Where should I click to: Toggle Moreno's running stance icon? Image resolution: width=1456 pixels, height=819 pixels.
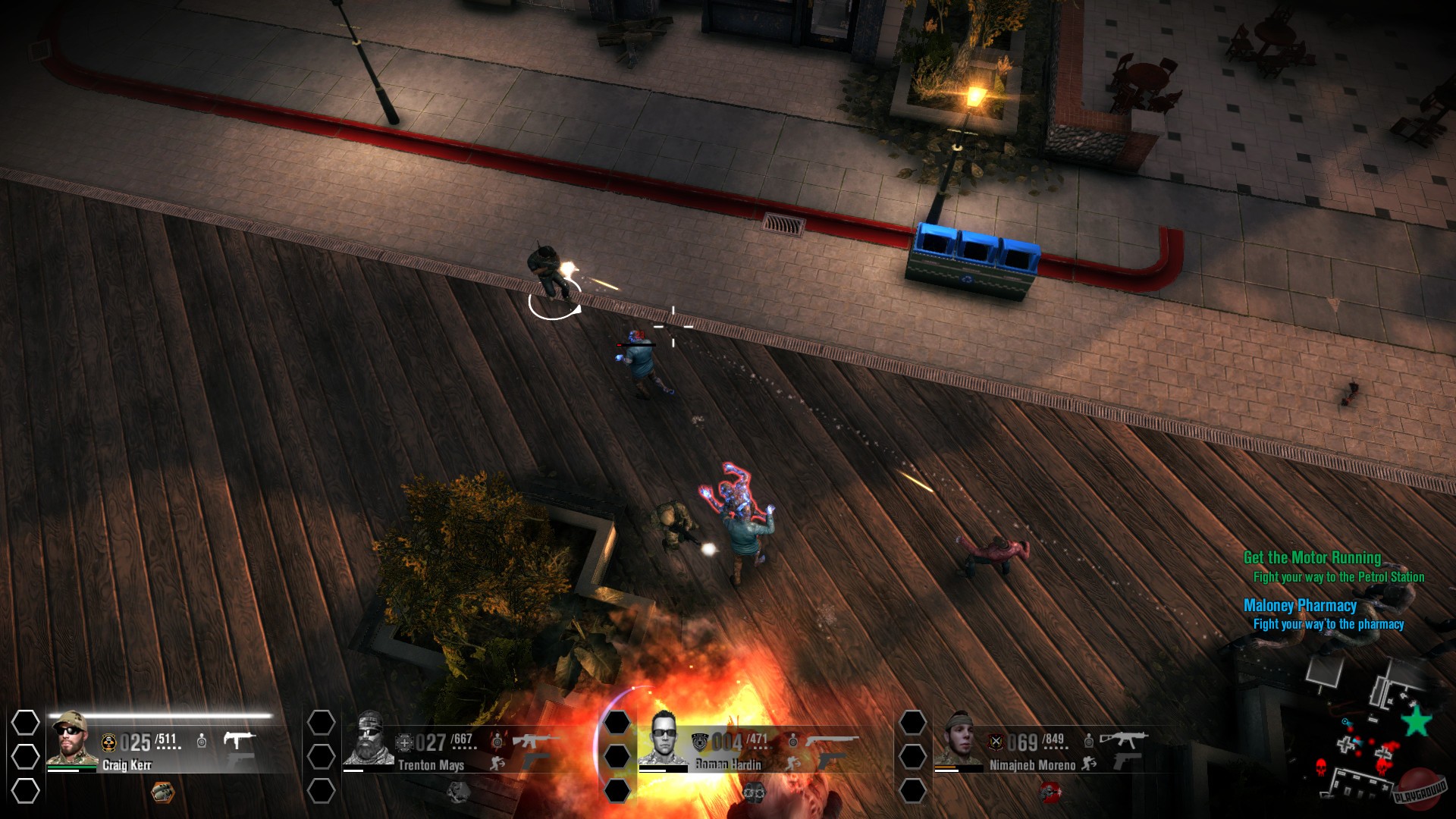tap(1088, 764)
